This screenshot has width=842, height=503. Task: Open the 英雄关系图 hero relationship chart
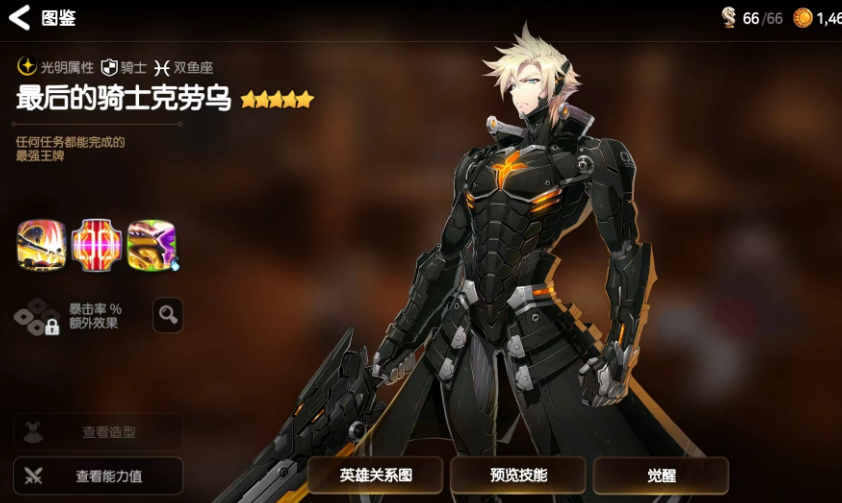pos(375,475)
